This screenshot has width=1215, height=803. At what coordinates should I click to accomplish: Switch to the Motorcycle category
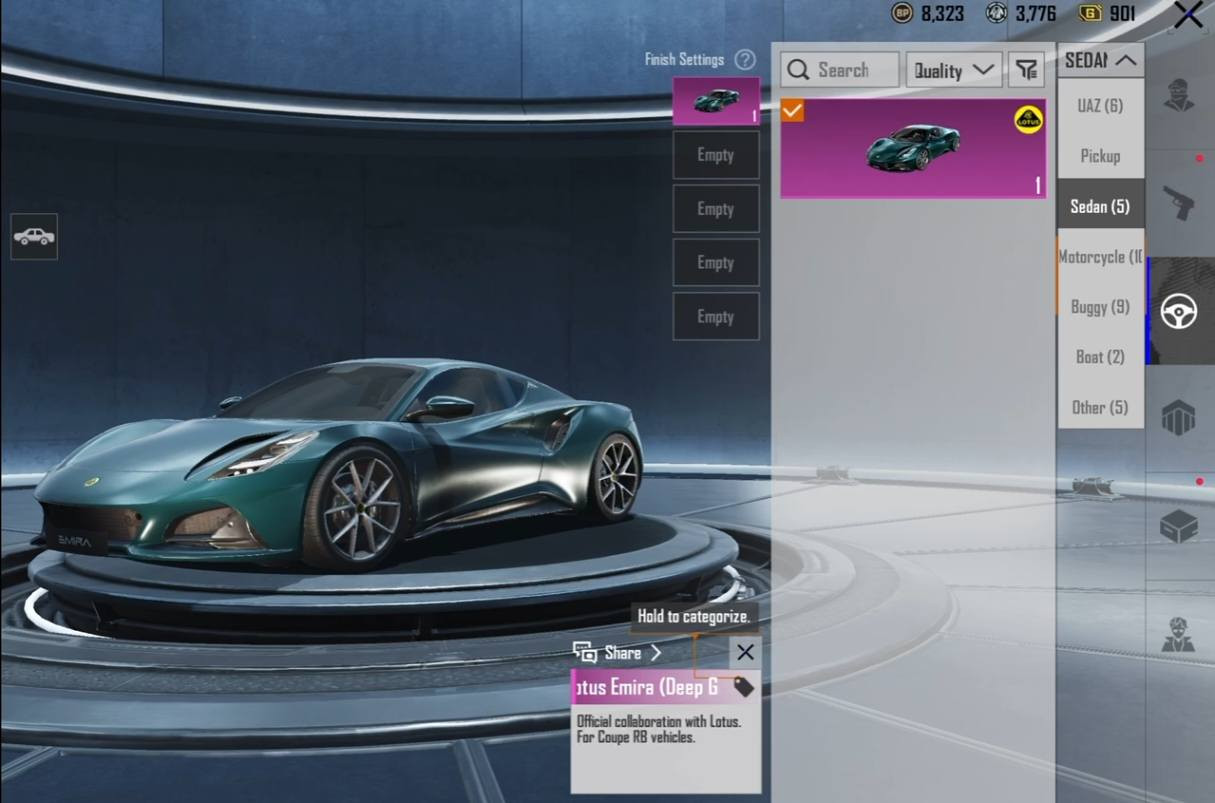point(1100,257)
